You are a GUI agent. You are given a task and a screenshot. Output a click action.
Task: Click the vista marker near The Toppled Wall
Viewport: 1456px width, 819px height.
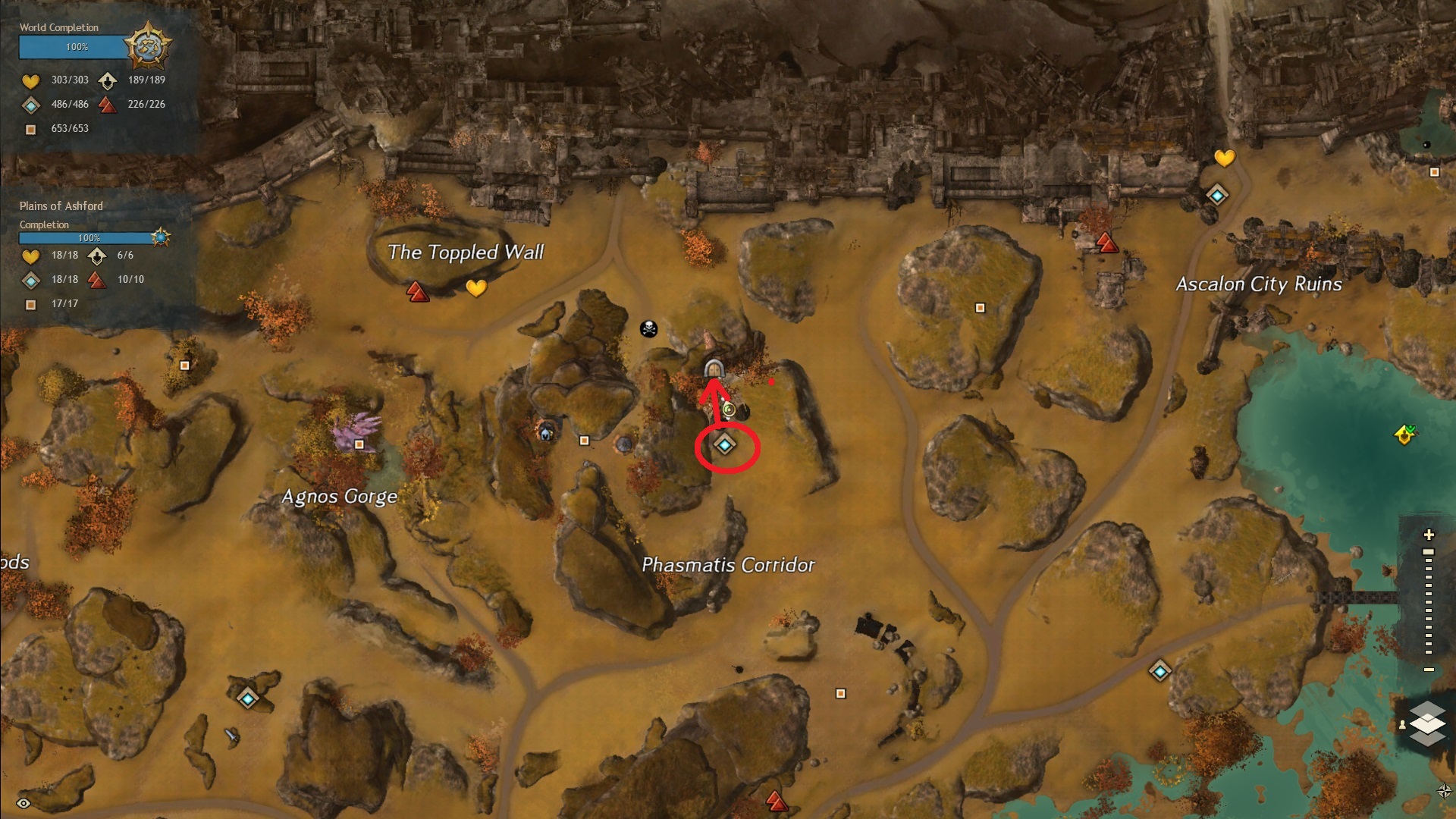(417, 291)
